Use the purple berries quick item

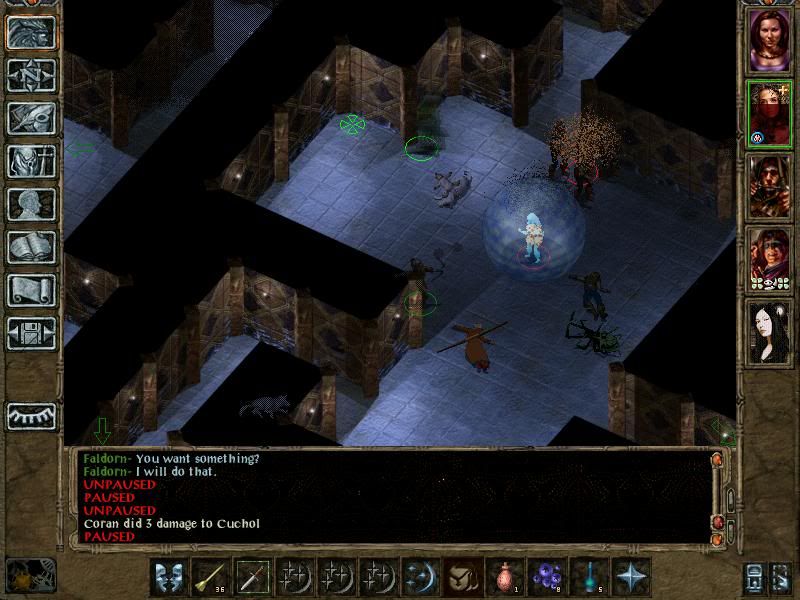click(547, 577)
